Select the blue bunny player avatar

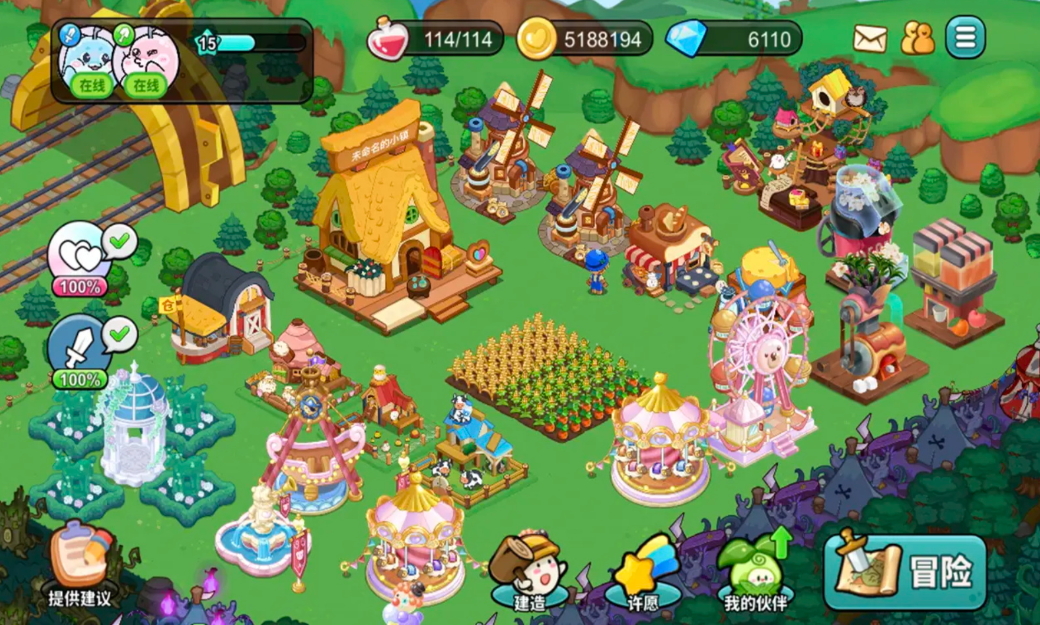[x=90, y=59]
